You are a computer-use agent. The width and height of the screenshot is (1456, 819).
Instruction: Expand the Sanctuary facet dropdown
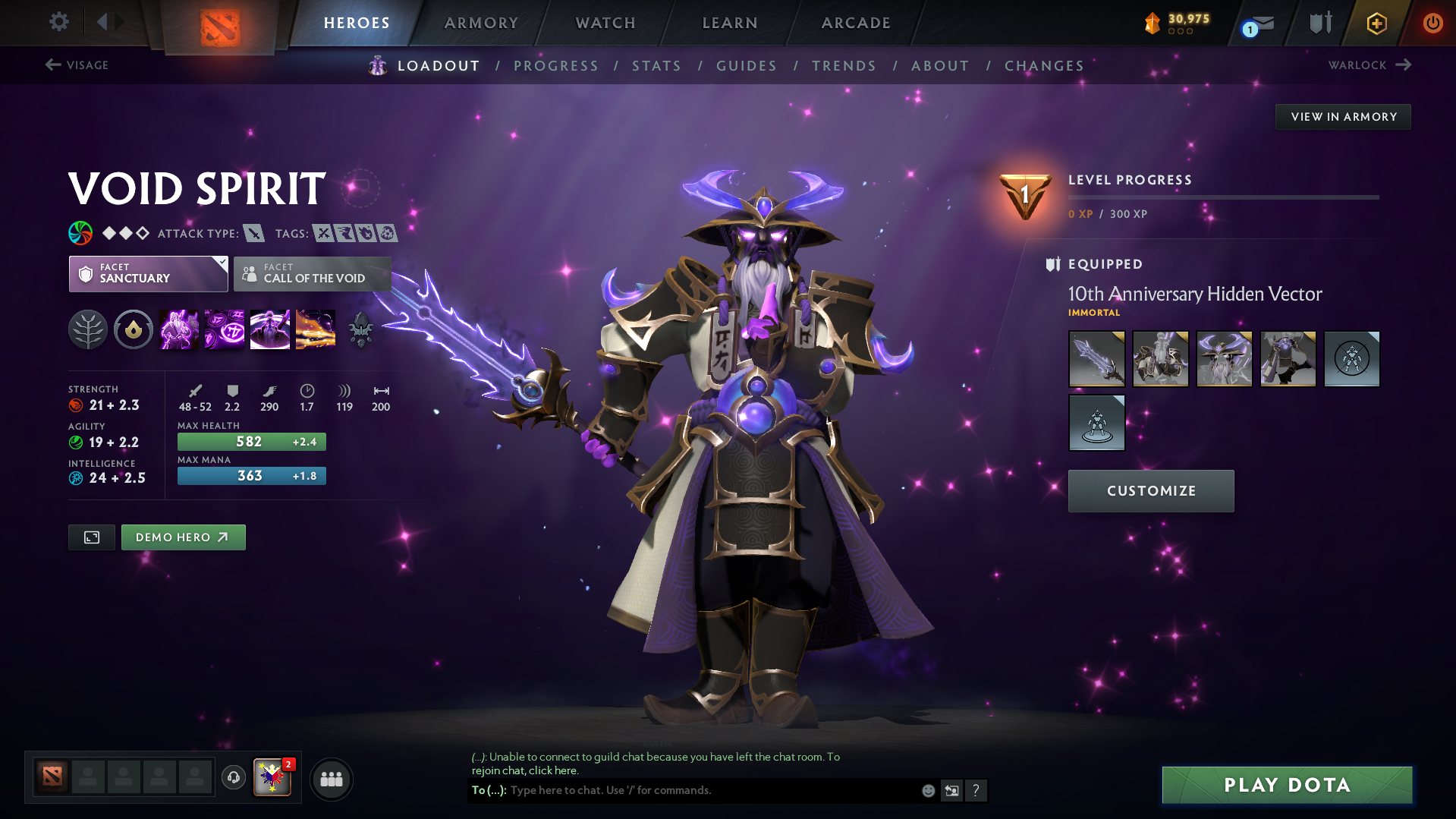[221, 264]
